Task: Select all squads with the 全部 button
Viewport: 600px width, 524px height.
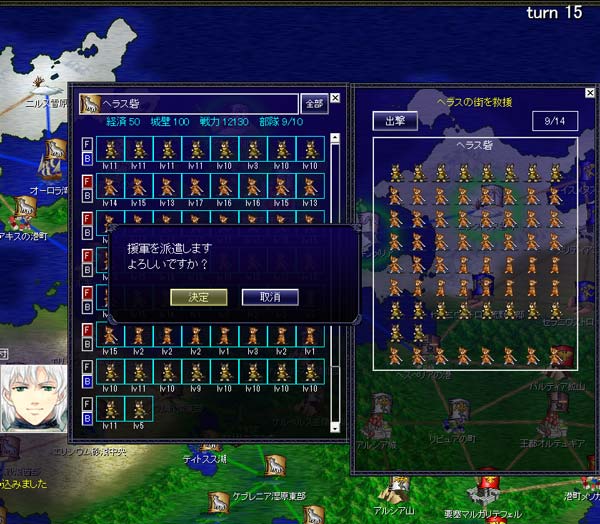Action: pos(314,103)
